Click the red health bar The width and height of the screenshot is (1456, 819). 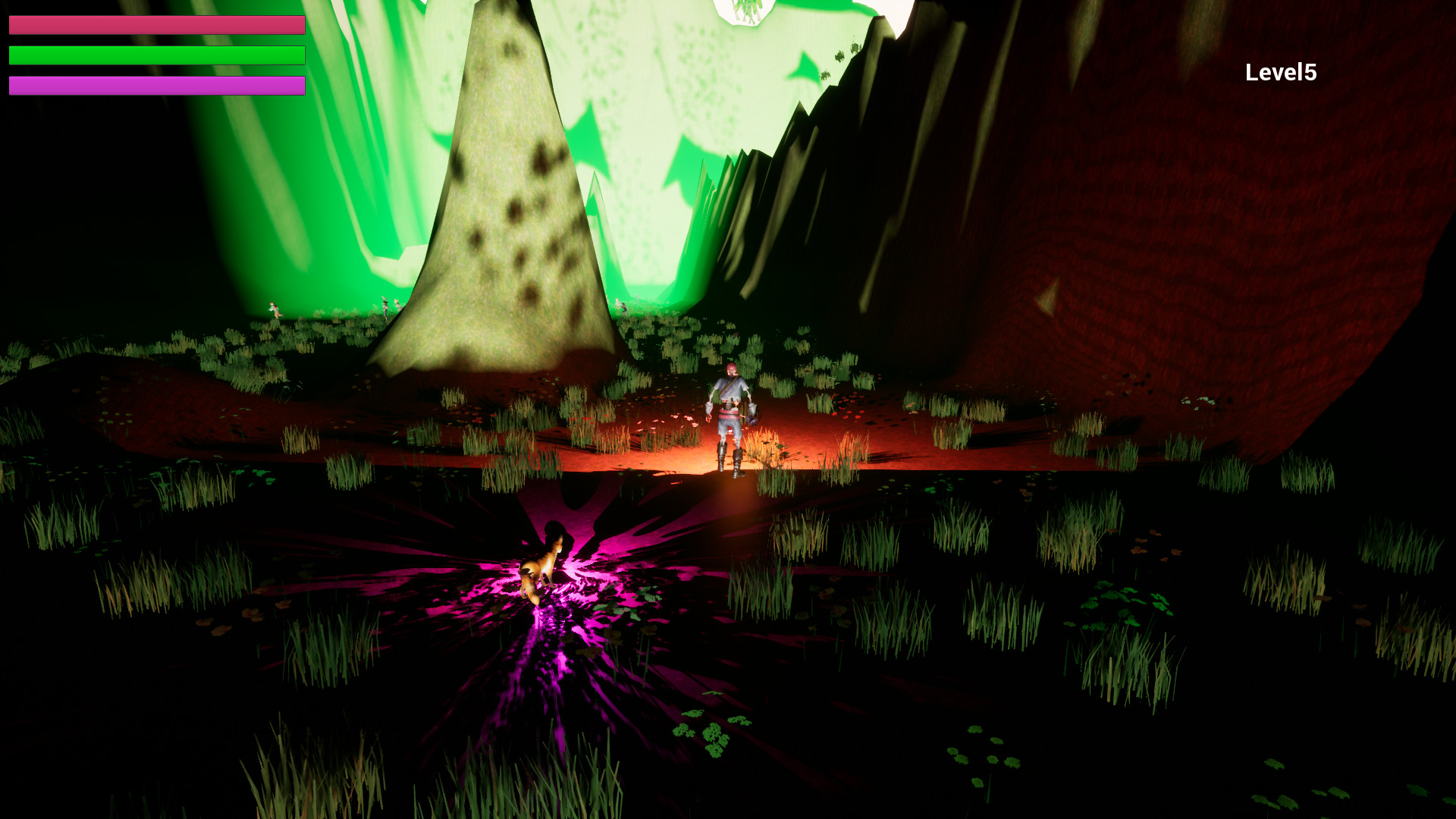click(152, 24)
